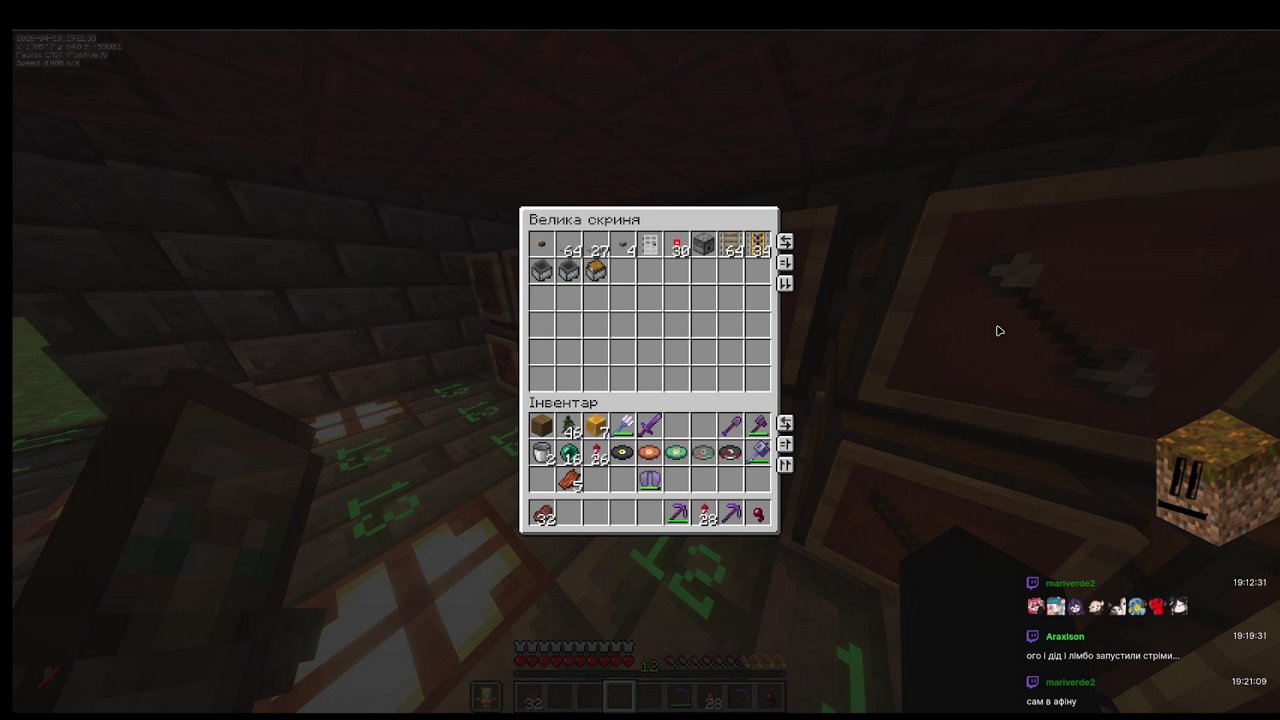
Task: Select the enchanted mace in inventory
Action: tap(757, 426)
